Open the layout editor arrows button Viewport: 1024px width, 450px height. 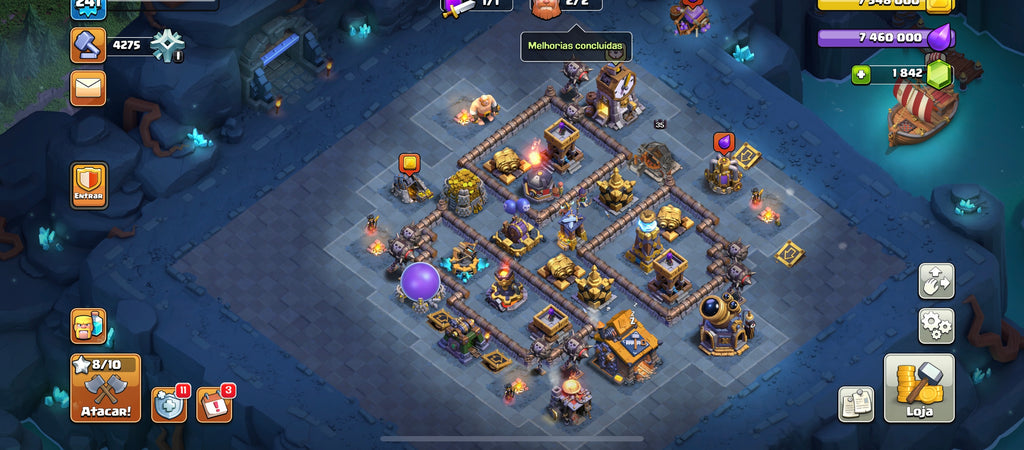[x=936, y=281]
